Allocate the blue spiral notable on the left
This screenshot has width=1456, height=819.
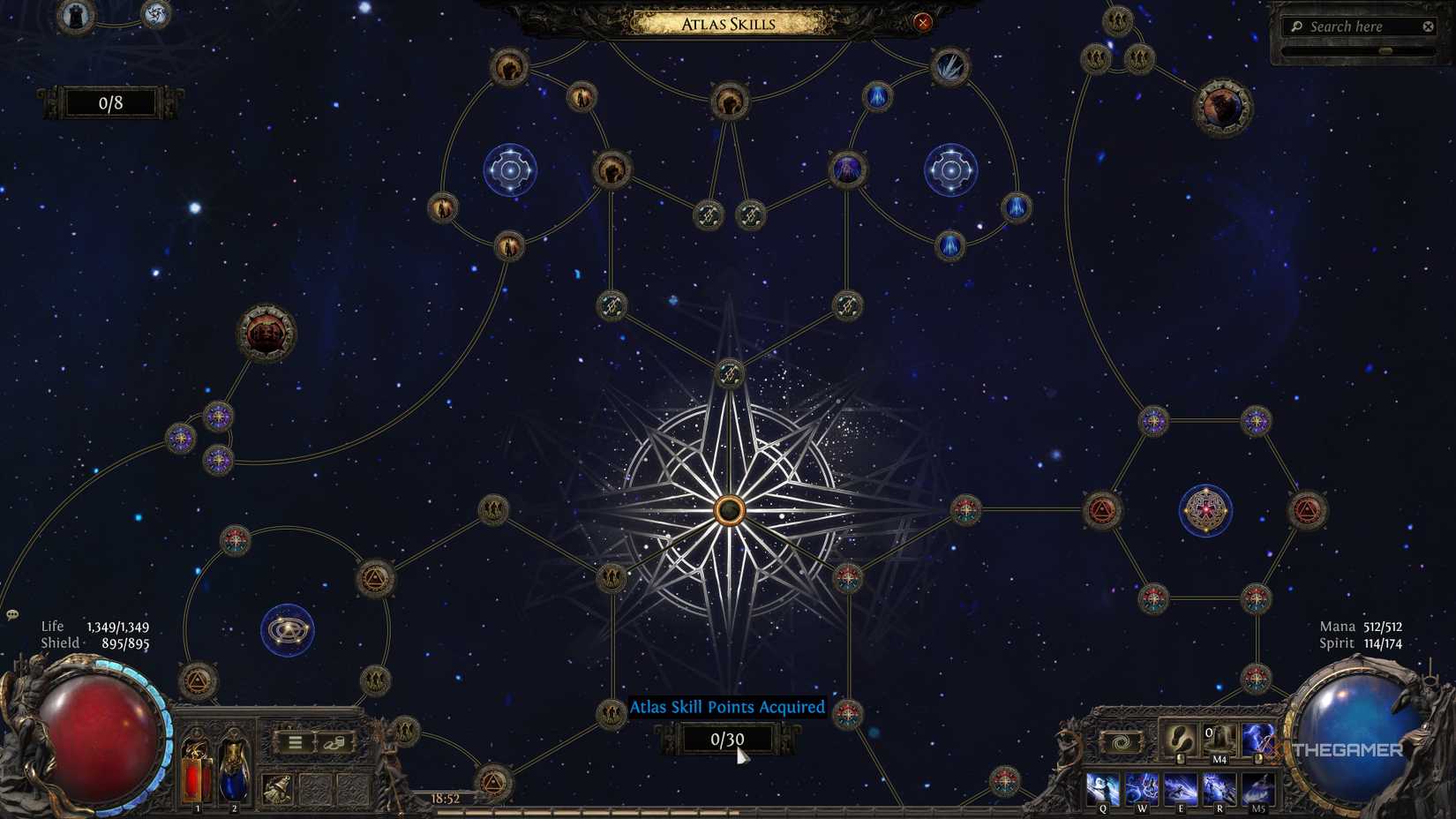(x=287, y=628)
